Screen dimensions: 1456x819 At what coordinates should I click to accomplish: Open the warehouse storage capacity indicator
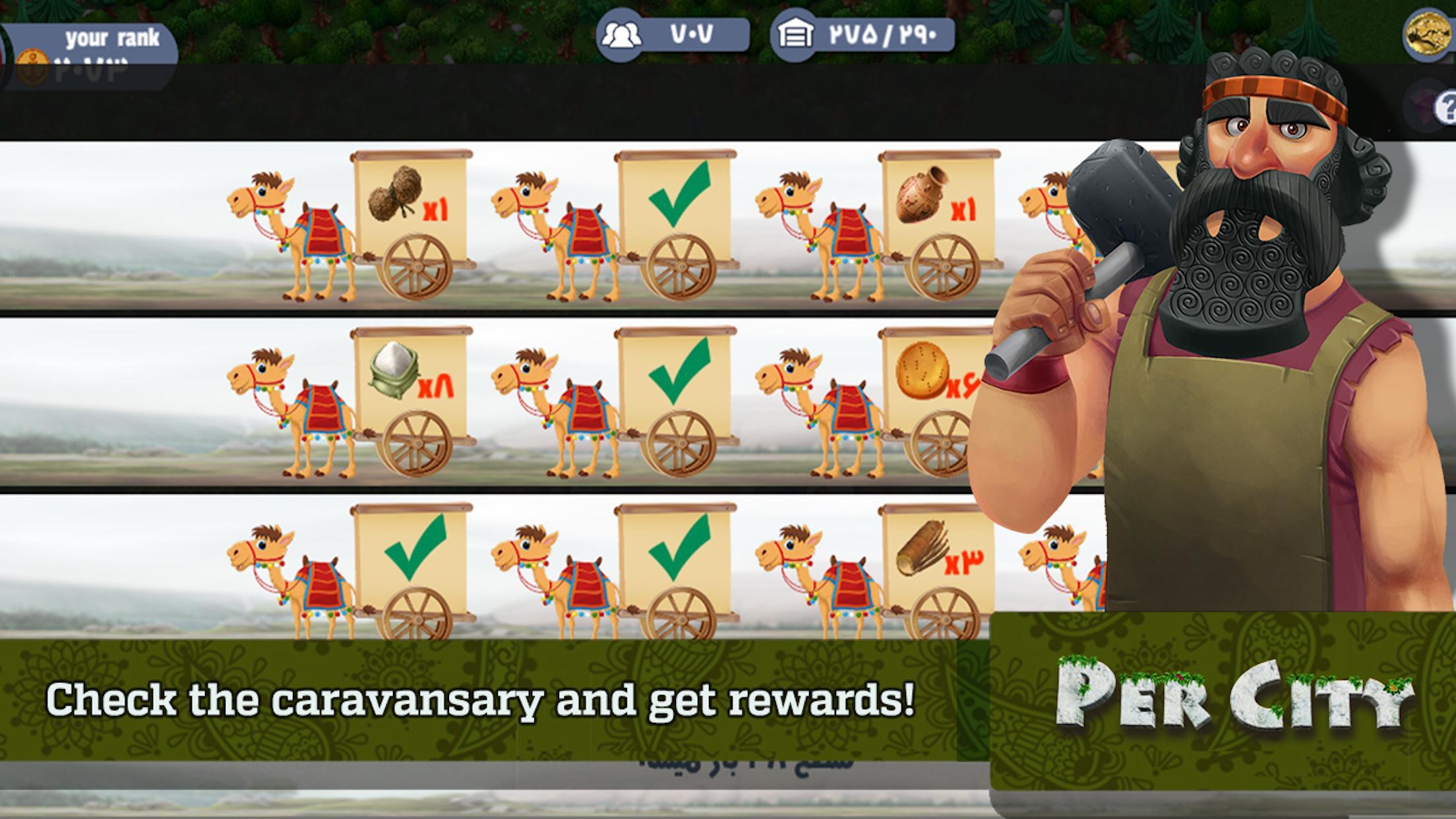[x=863, y=35]
